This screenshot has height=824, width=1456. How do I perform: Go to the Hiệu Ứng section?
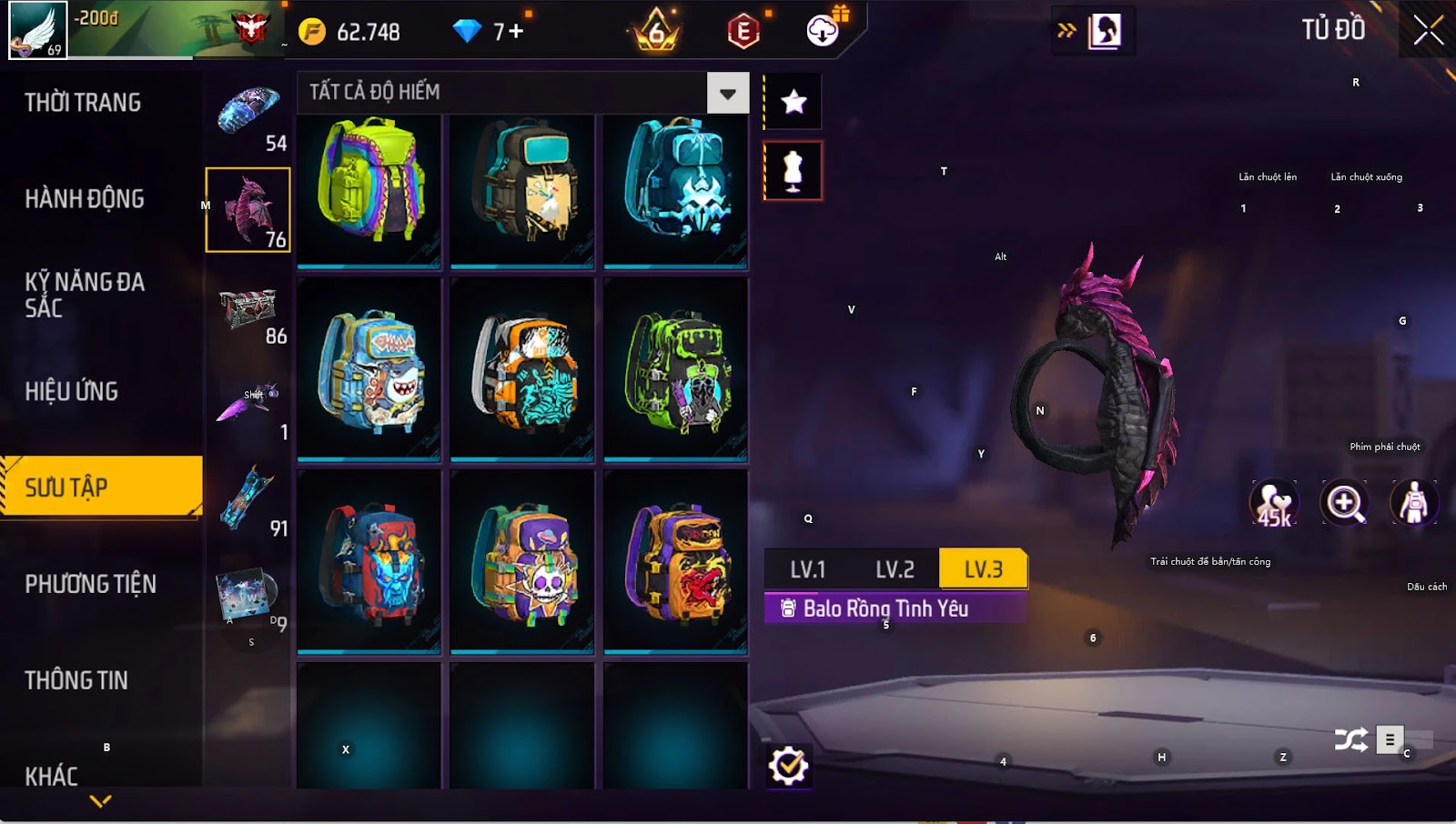coord(72,392)
